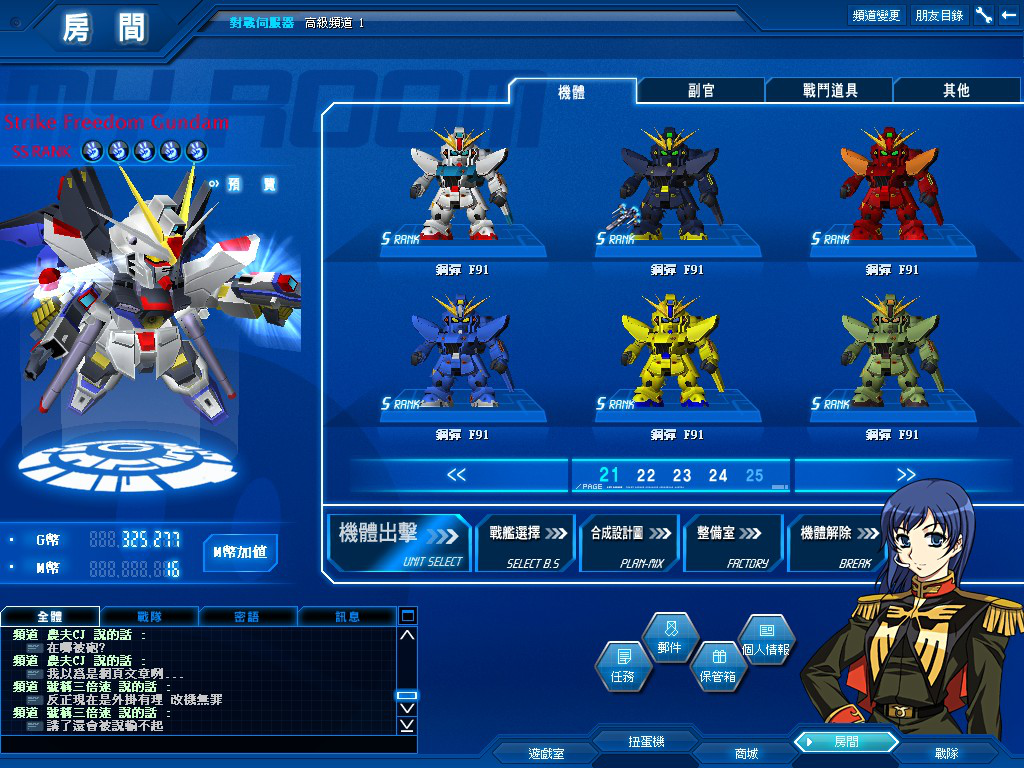Select the 其他 tab
The image size is (1024, 768).
click(956, 91)
